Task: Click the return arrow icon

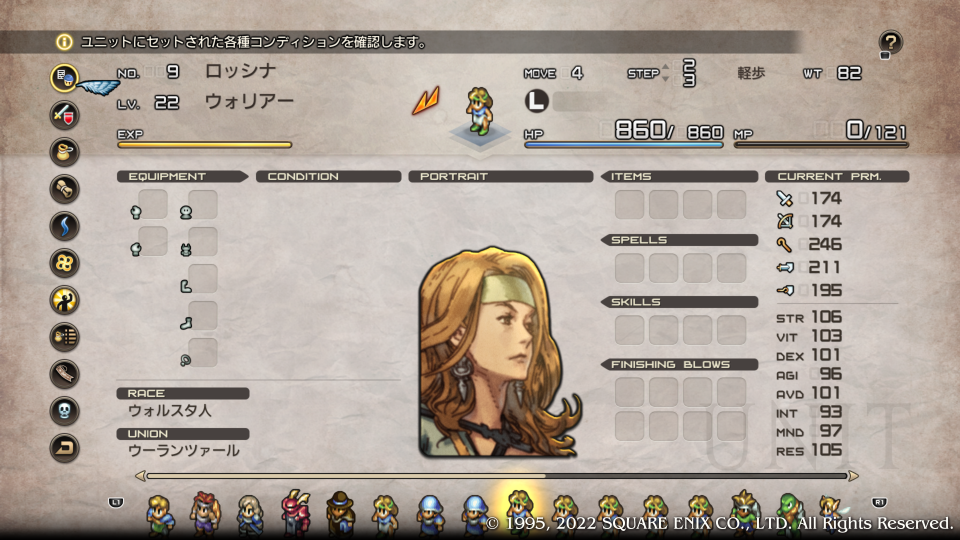Action: click(x=65, y=447)
